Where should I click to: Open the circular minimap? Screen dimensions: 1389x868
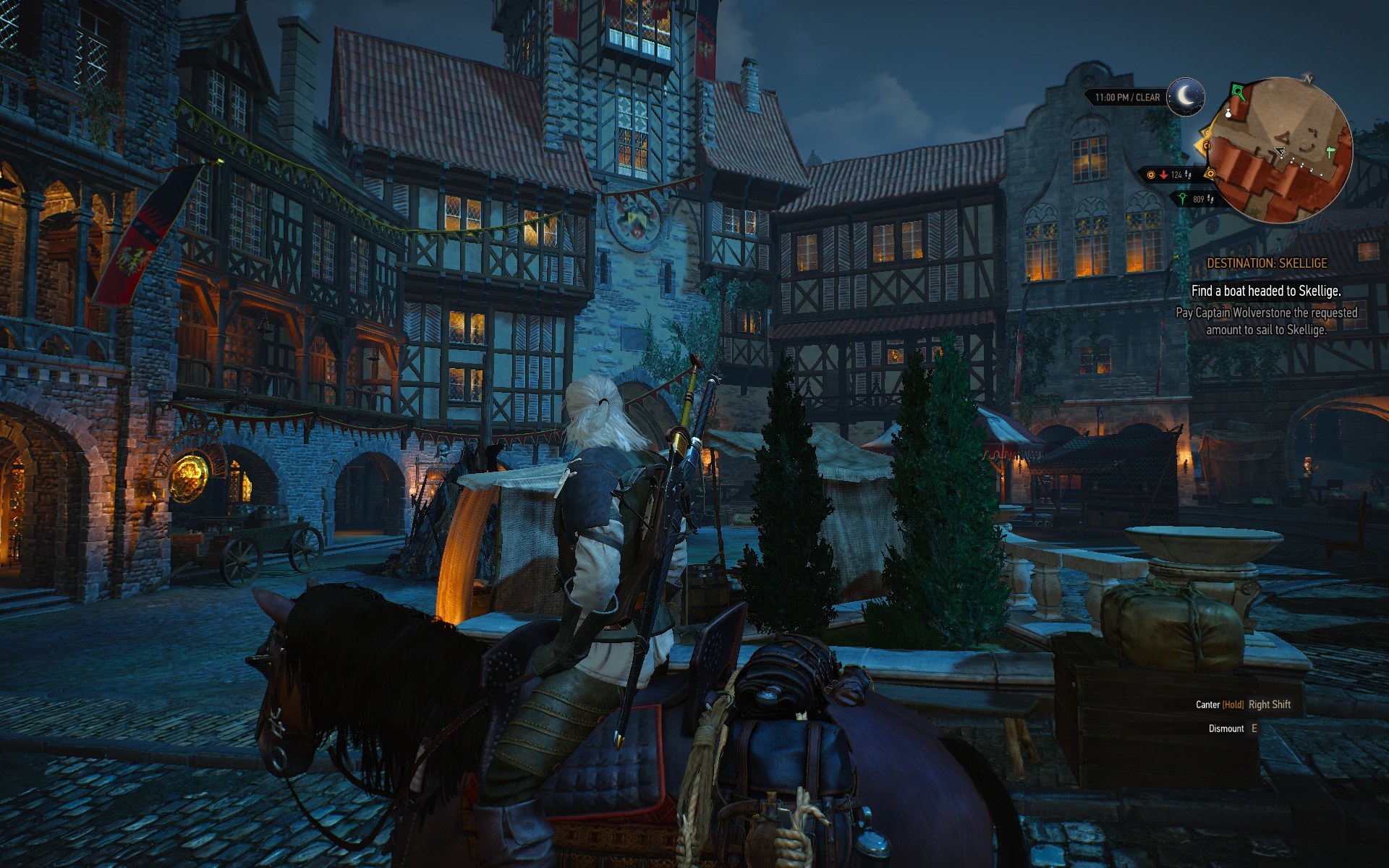1281,150
